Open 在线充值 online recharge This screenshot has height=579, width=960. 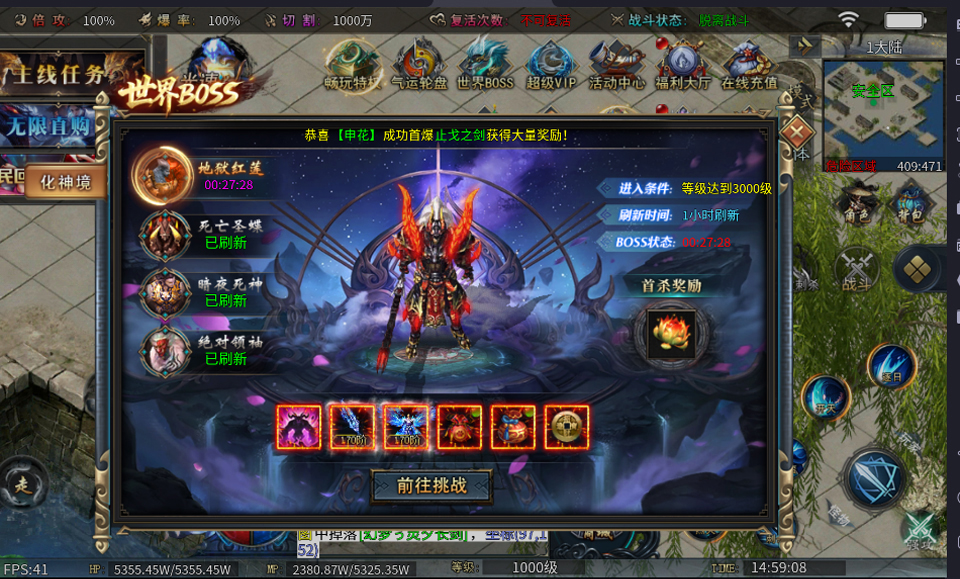749,65
